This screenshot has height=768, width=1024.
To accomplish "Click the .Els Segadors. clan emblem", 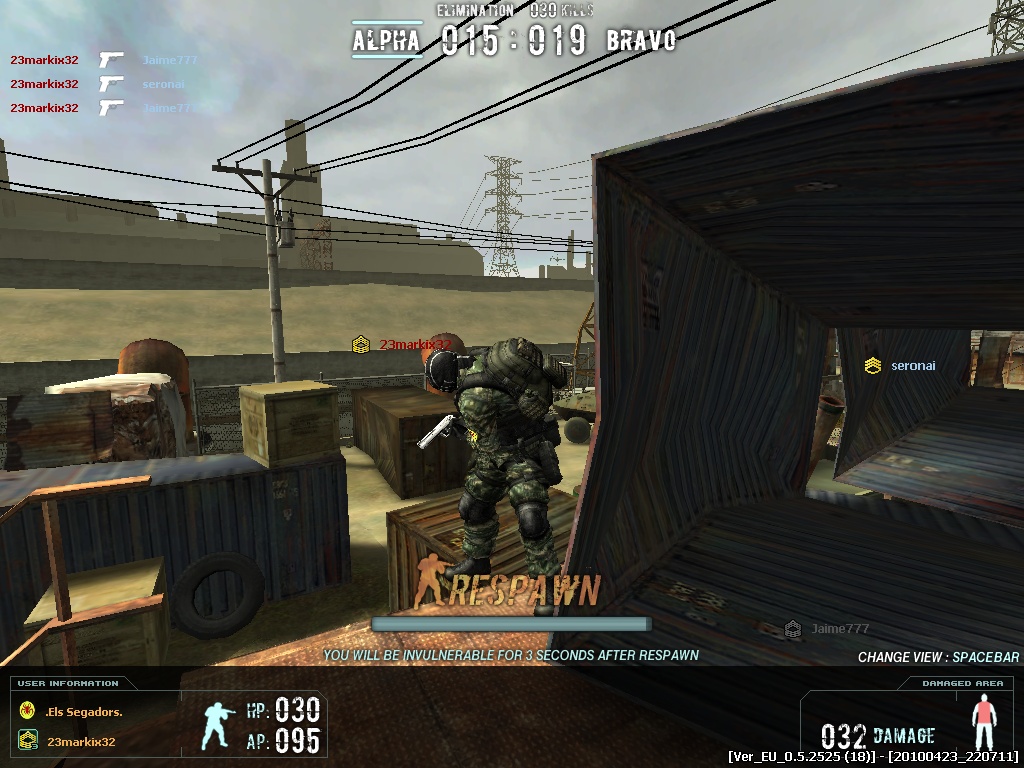I will (x=28, y=712).
